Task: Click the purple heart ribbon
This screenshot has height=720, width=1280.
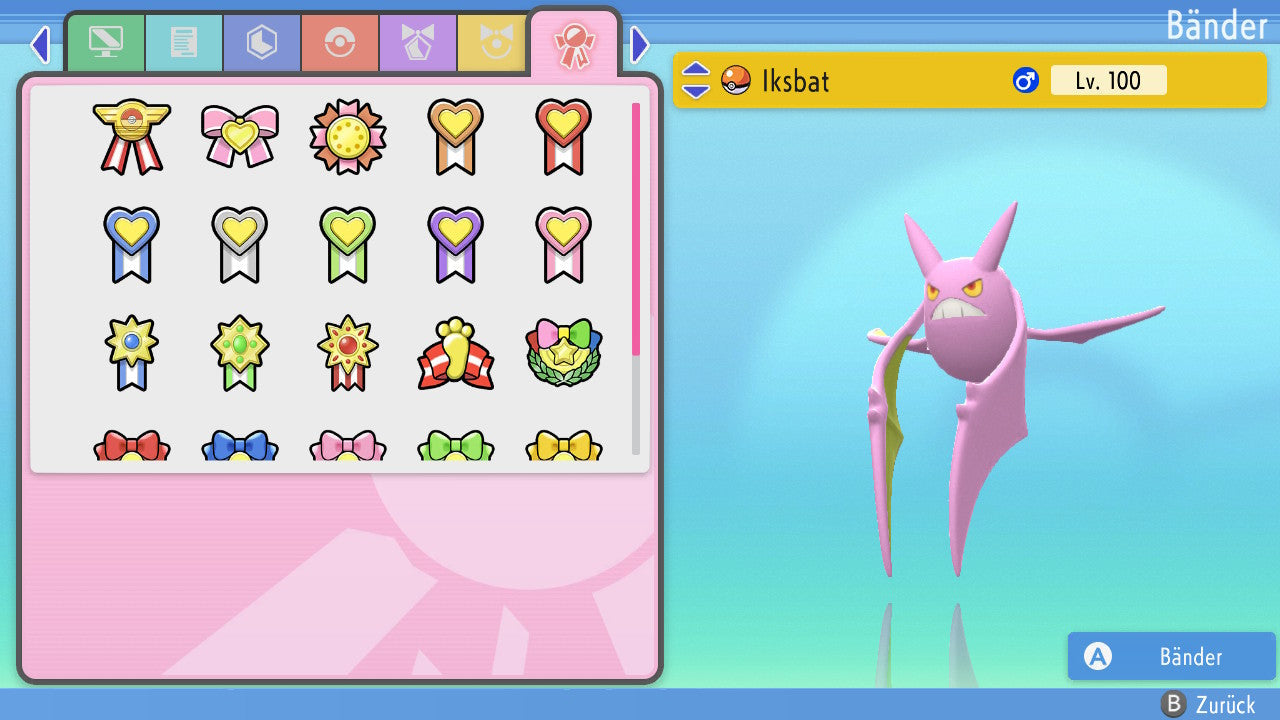Action: click(x=455, y=244)
